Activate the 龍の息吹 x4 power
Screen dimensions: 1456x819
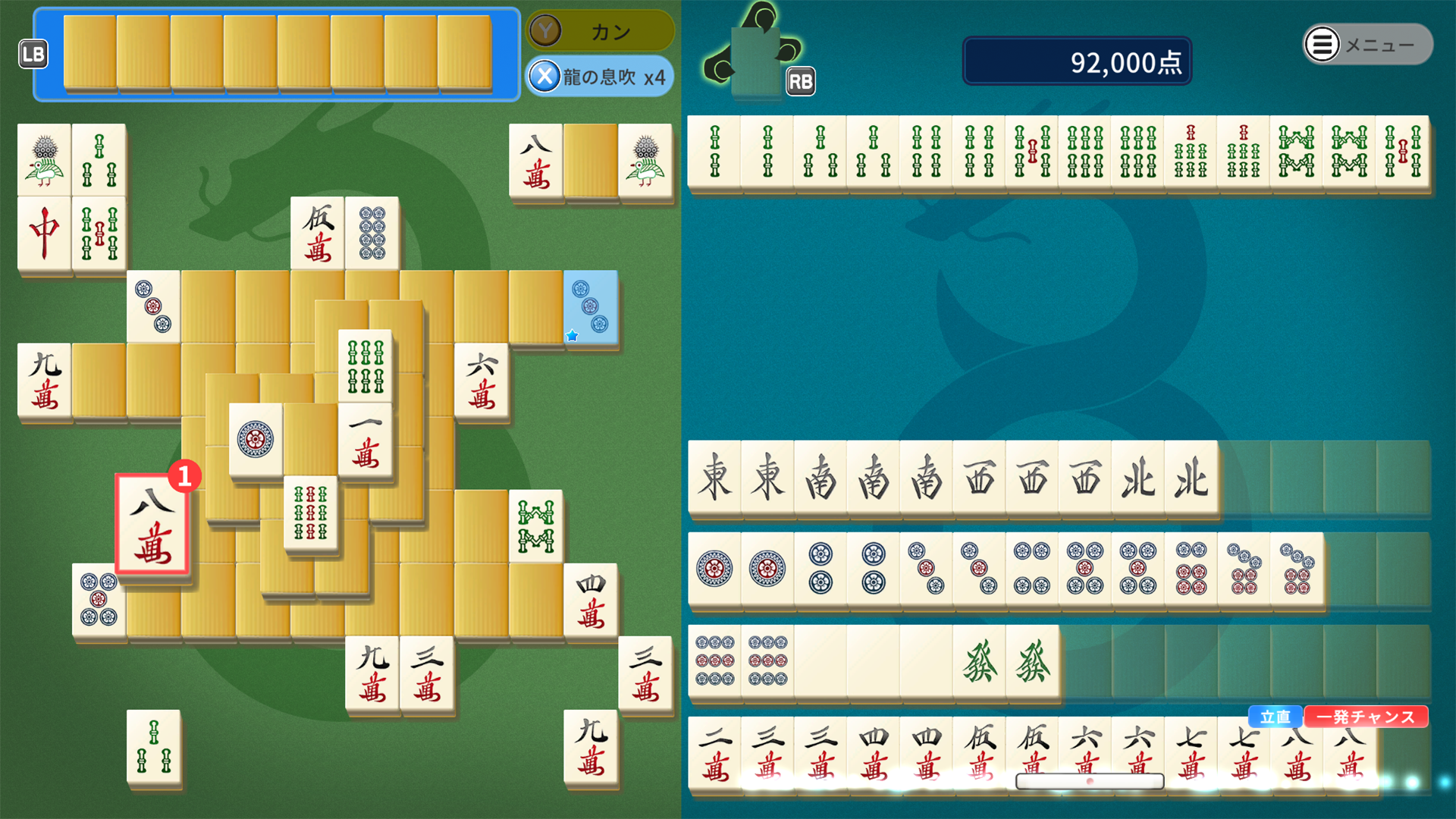pos(599,77)
